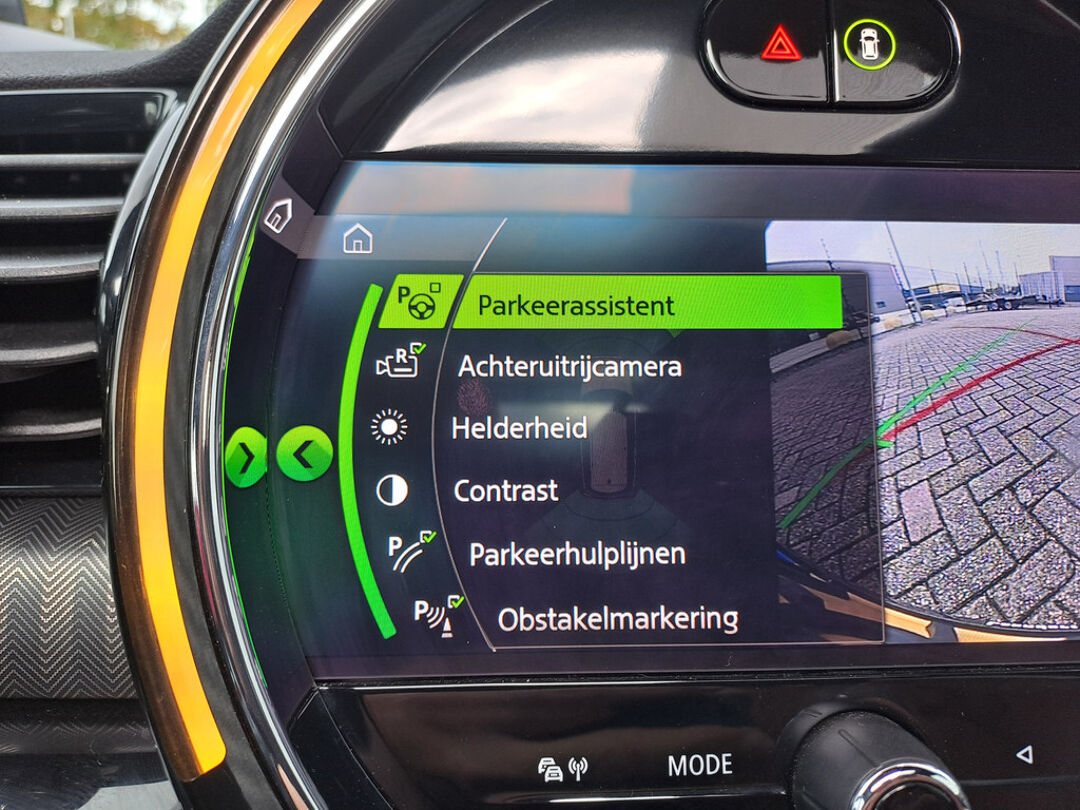Open the Achteruitrijcamera option
The image size is (1080, 810).
(x=569, y=366)
